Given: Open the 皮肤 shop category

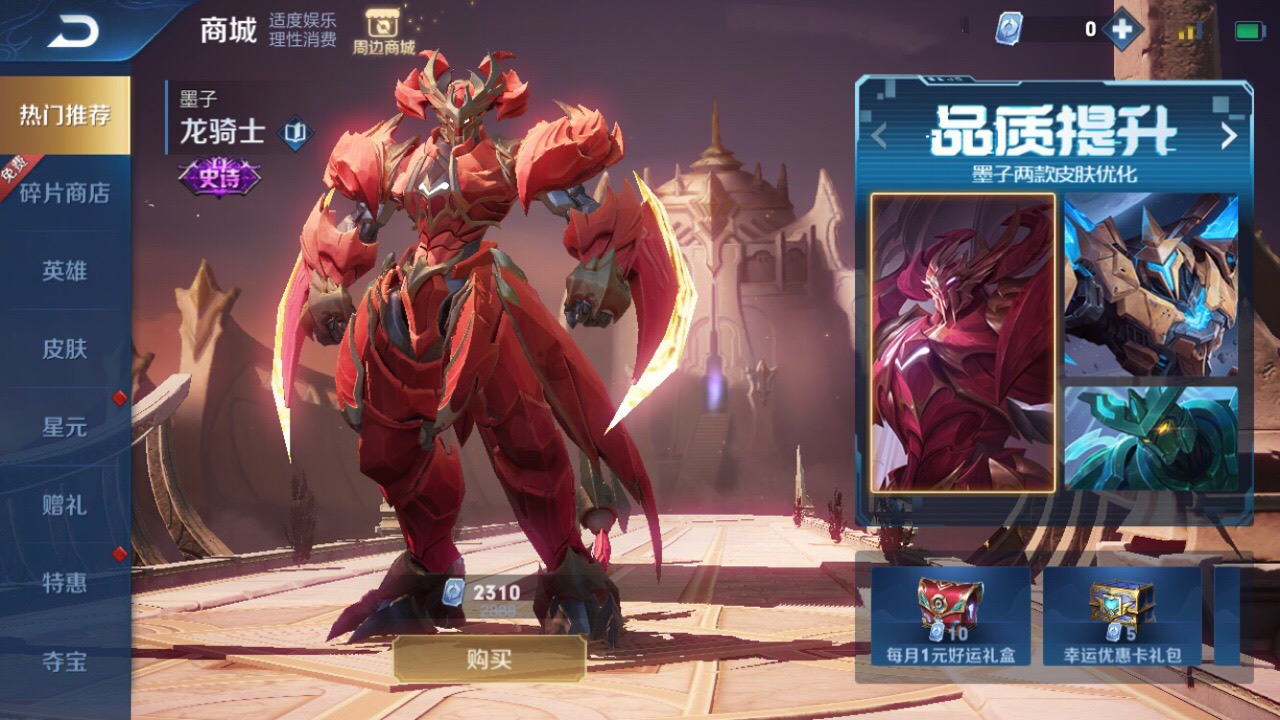Looking at the screenshot, I should click(65, 349).
